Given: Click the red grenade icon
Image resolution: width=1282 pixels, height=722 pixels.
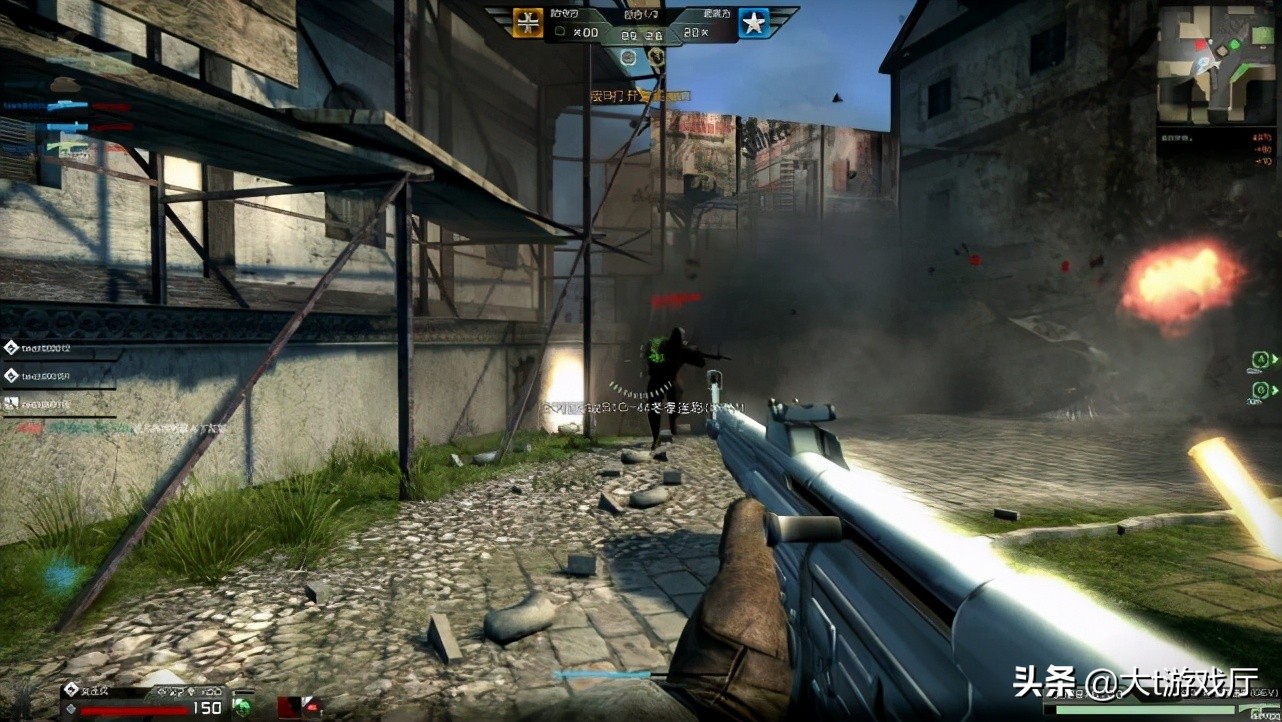Looking at the screenshot, I should [x=310, y=706].
